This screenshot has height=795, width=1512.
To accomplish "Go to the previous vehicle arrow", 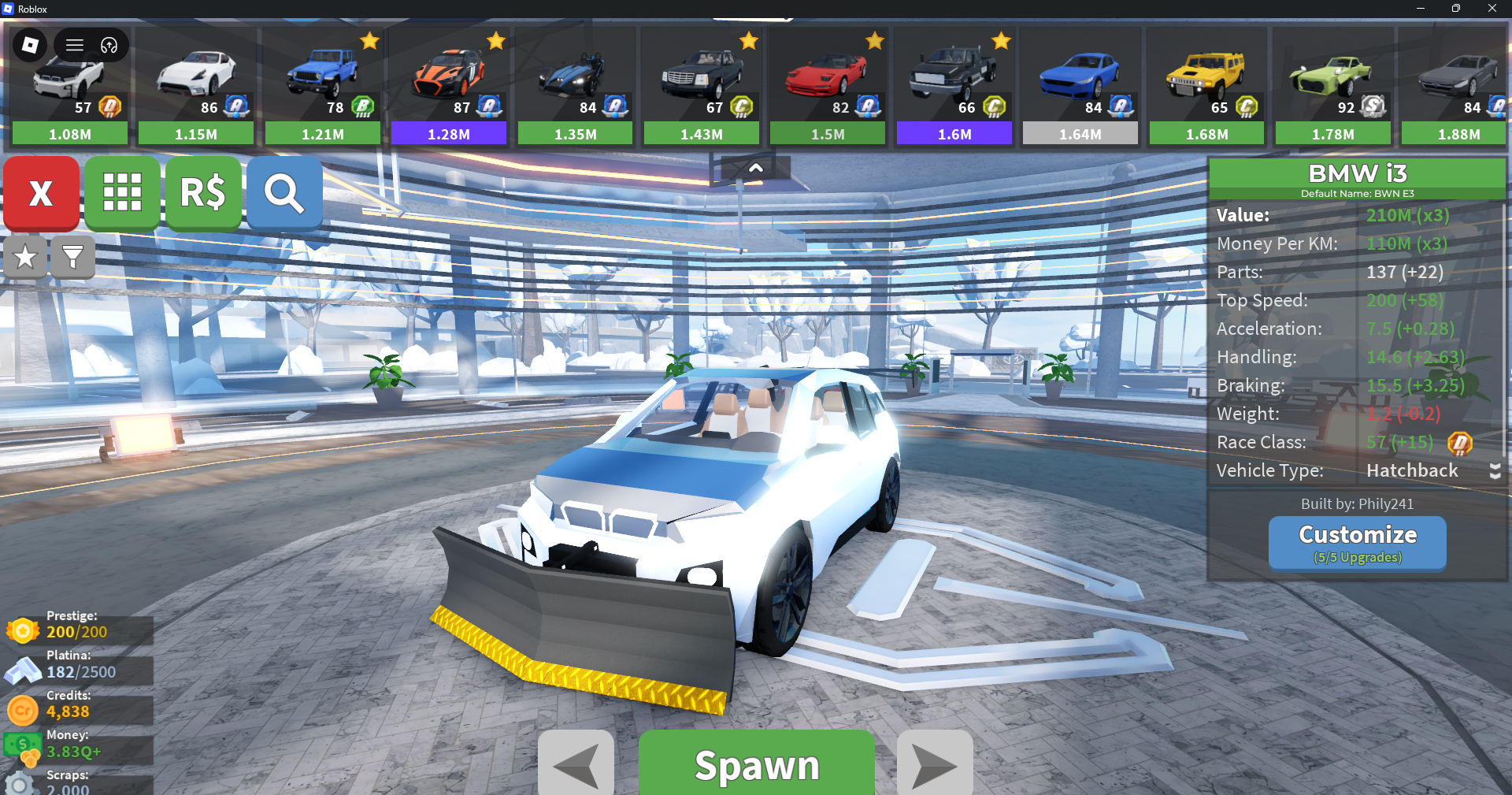I will pos(576,764).
